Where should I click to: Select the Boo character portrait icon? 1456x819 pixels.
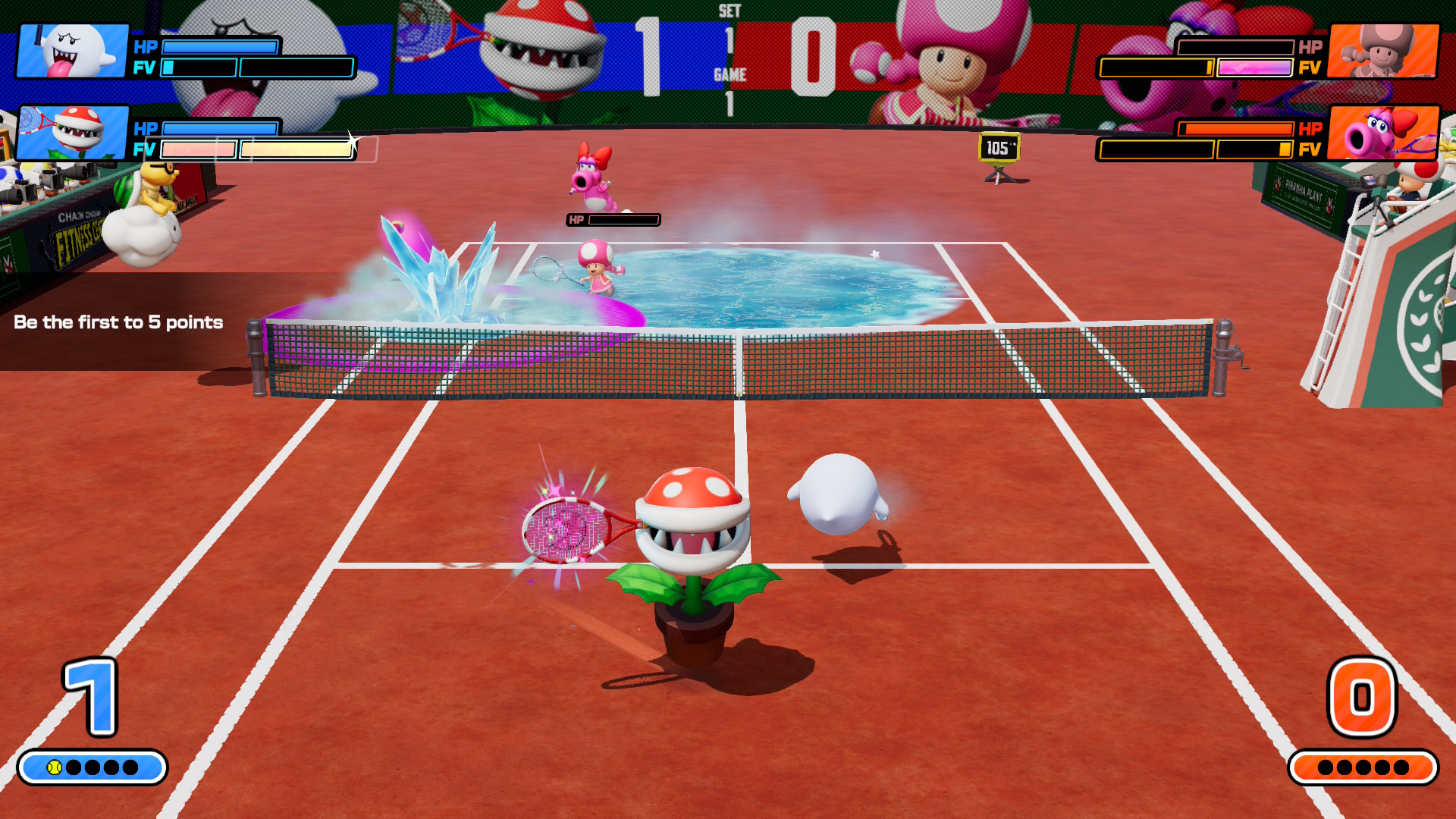point(74,52)
